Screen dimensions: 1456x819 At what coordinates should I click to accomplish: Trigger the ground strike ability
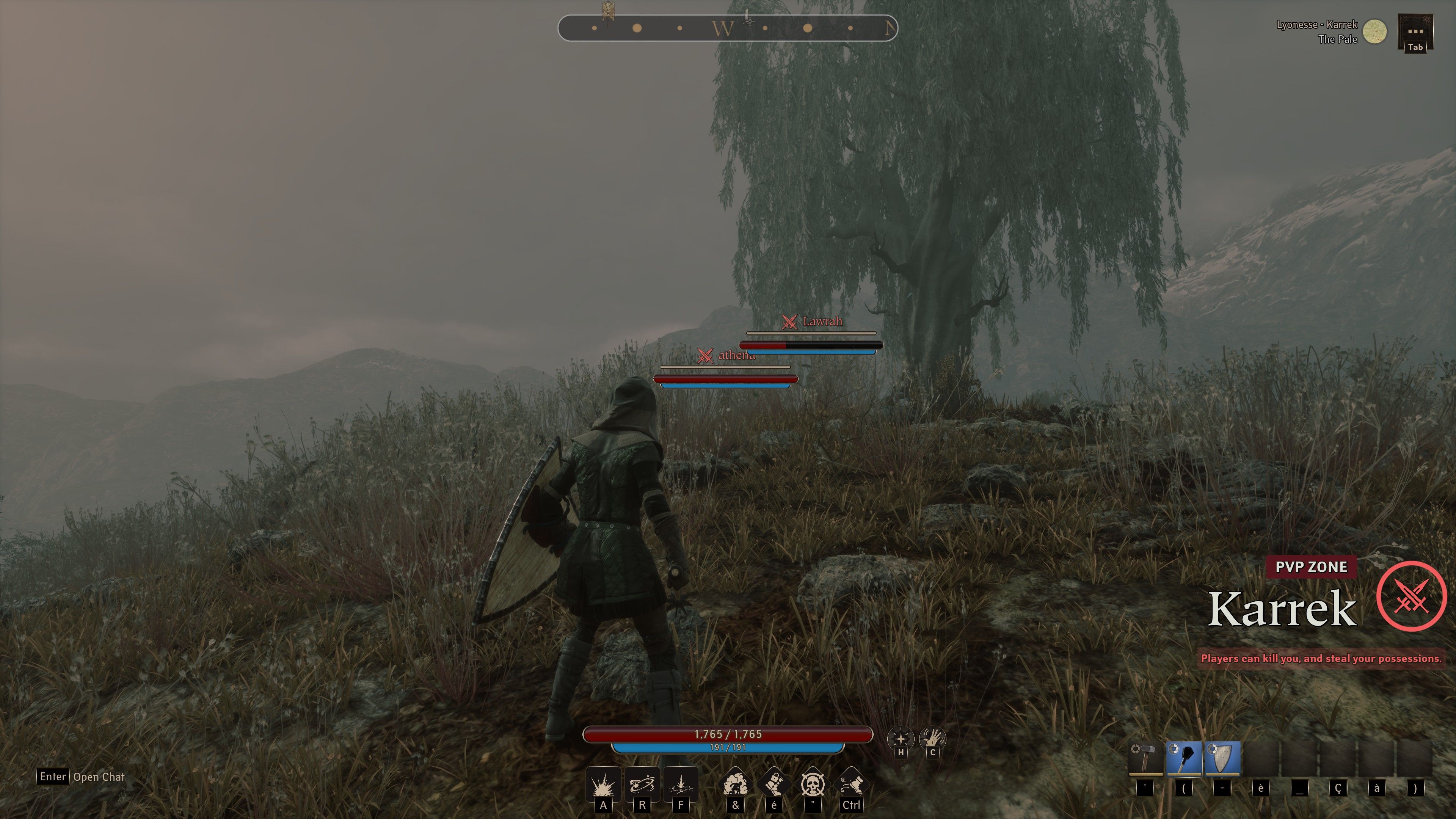(681, 784)
